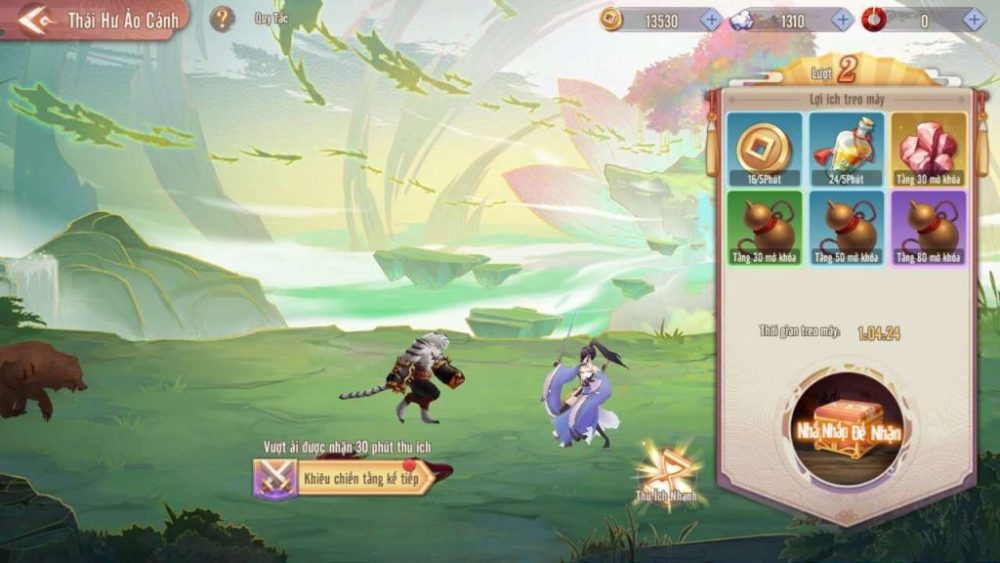Screen dimensions: 1000x563
Task: Inspect the purple gourd Tầng 80 reward
Action: click(929, 229)
